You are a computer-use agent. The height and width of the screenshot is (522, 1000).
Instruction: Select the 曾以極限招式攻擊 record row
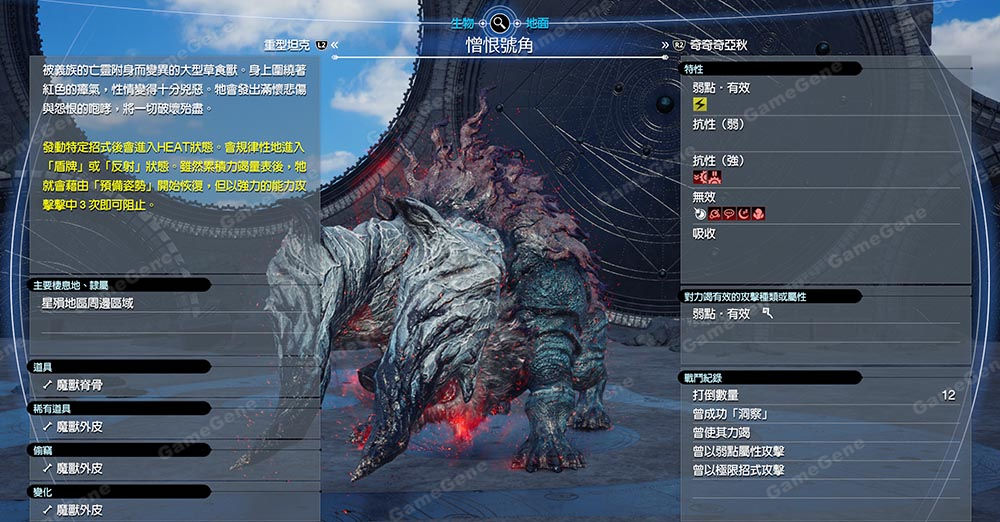738,470
